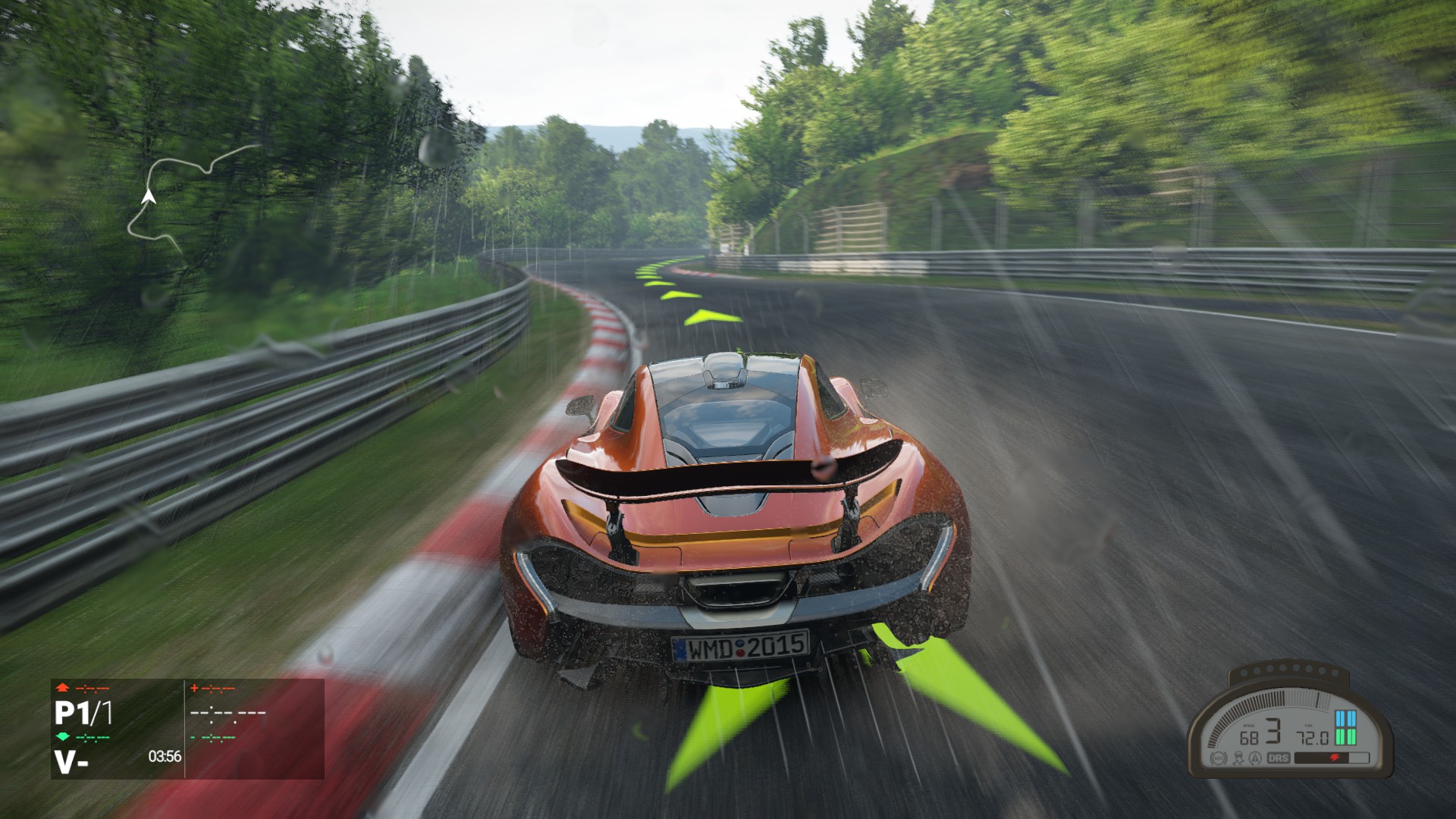Viewport: 1456px width, 819px height.
Task: Click the race position panel showing P1/1
Action: tap(84, 714)
